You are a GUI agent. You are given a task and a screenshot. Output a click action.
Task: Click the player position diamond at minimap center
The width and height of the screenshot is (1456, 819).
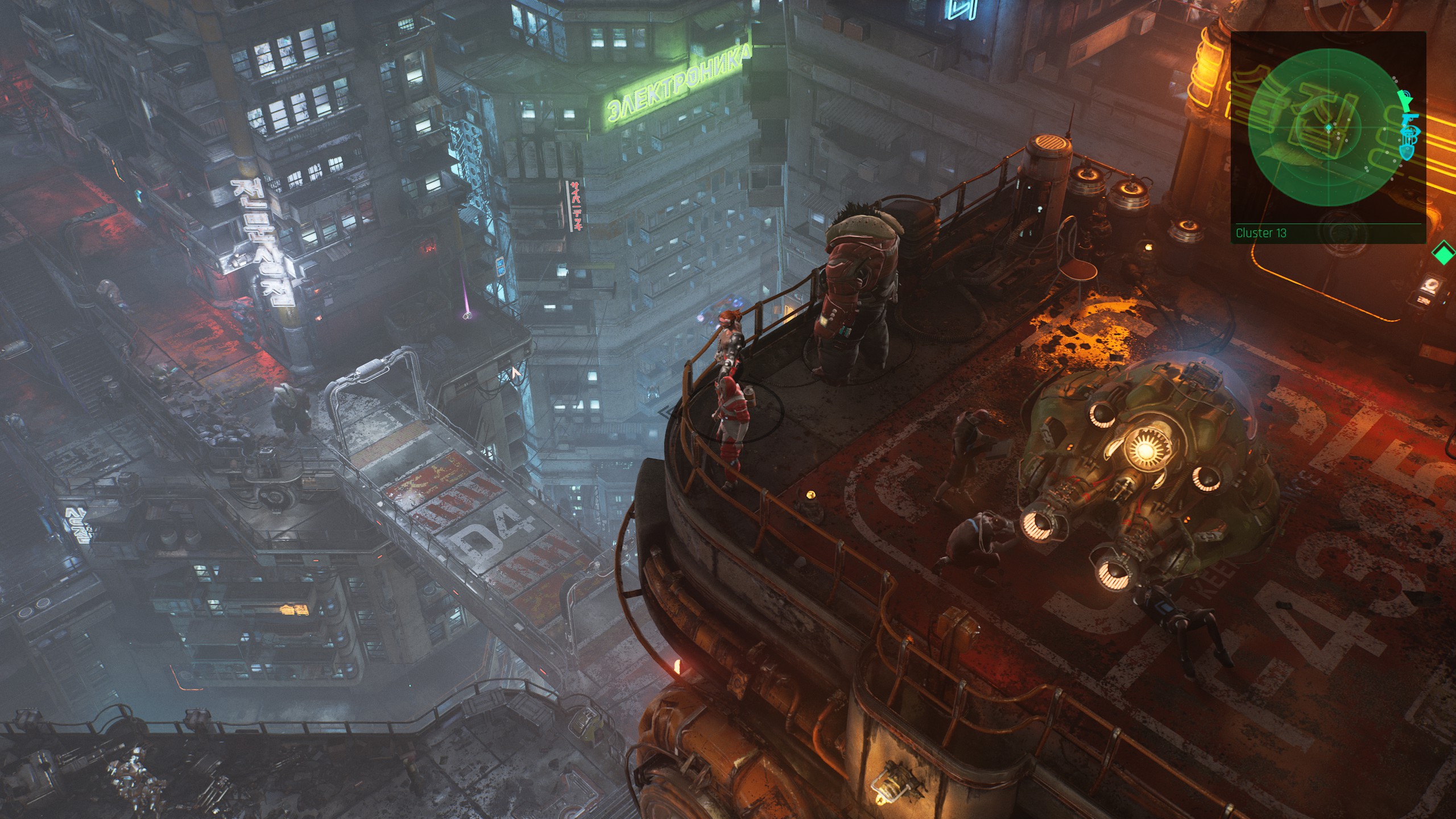(x=1329, y=126)
